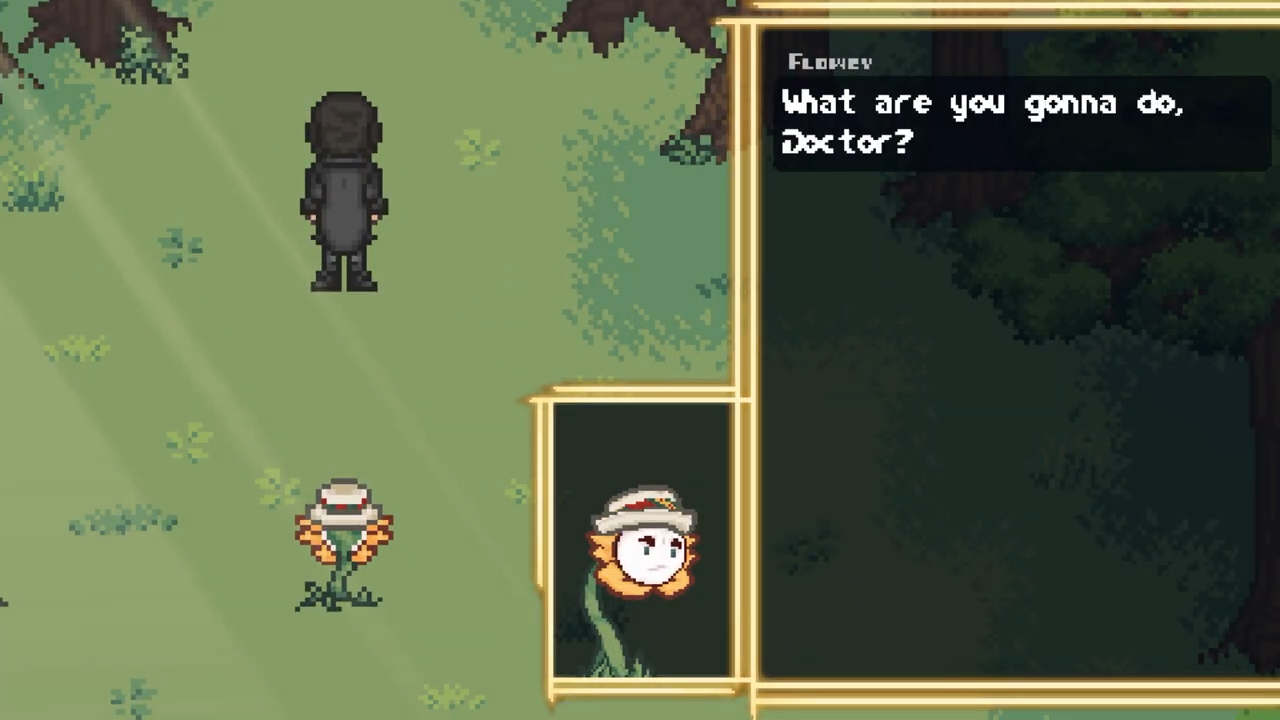The height and width of the screenshot is (720, 1280).
Task: Select the dialogue text asking the Doctor
Action: pyautogui.click(x=983, y=120)
